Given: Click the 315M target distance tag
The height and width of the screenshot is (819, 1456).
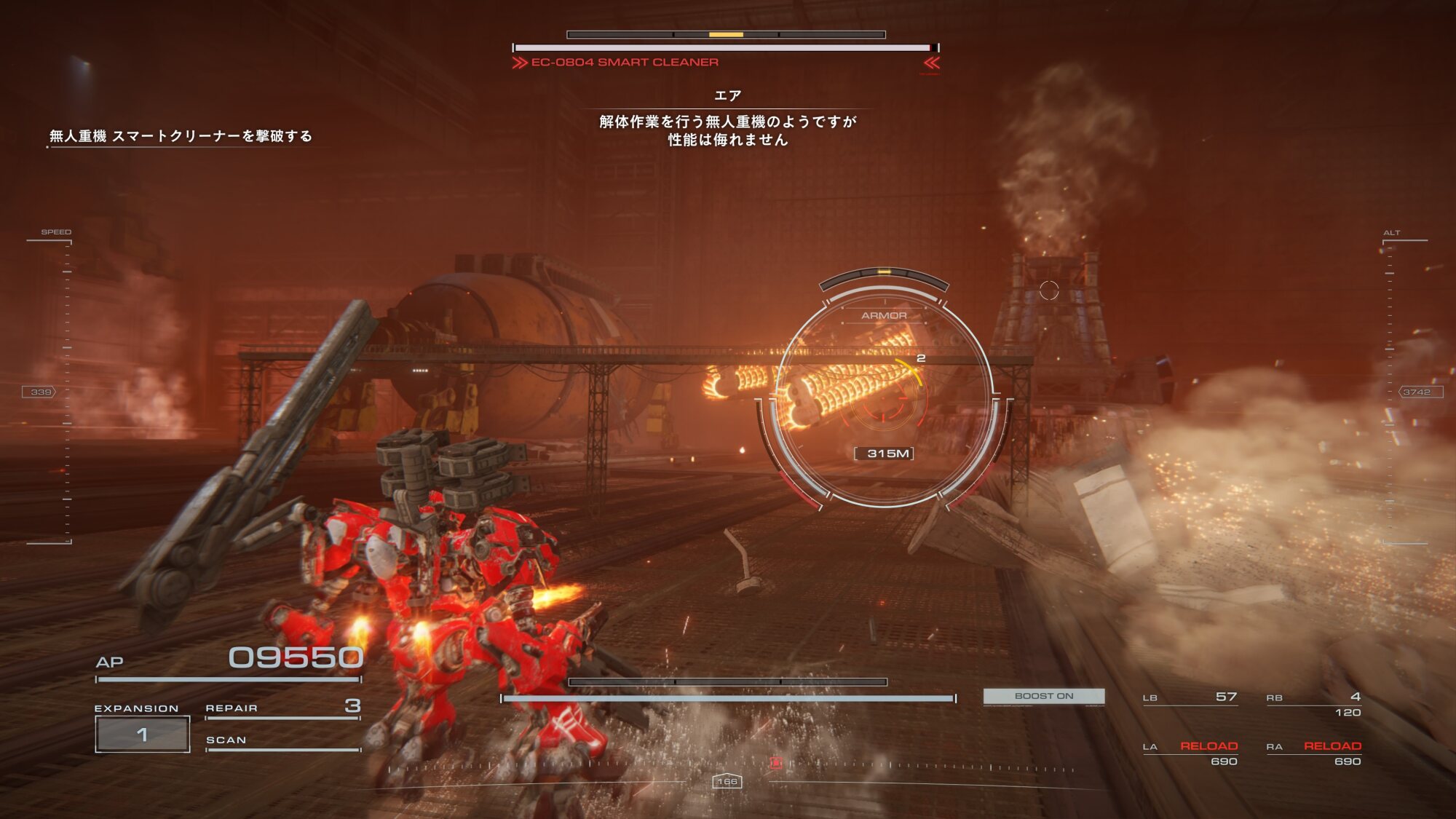Looking at the screenshot, I should coord(884,454).
